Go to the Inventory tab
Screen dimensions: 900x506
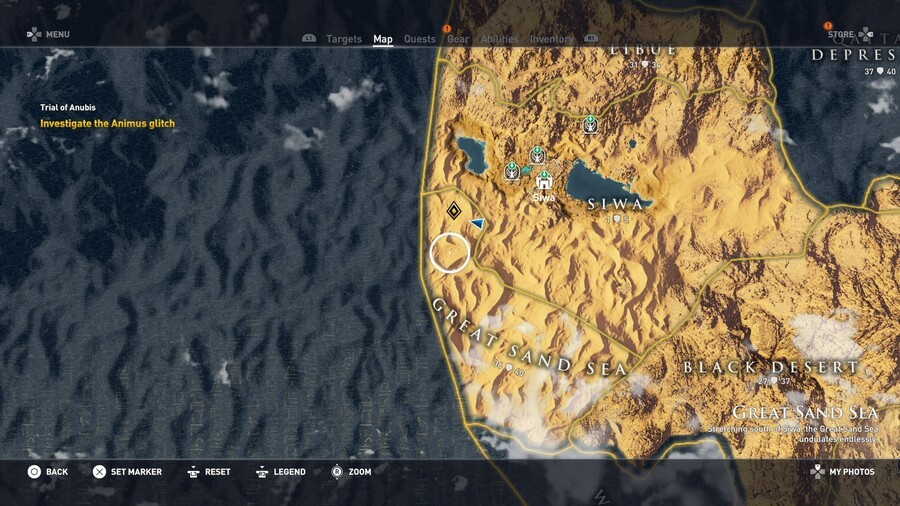(x=551, y=40)
